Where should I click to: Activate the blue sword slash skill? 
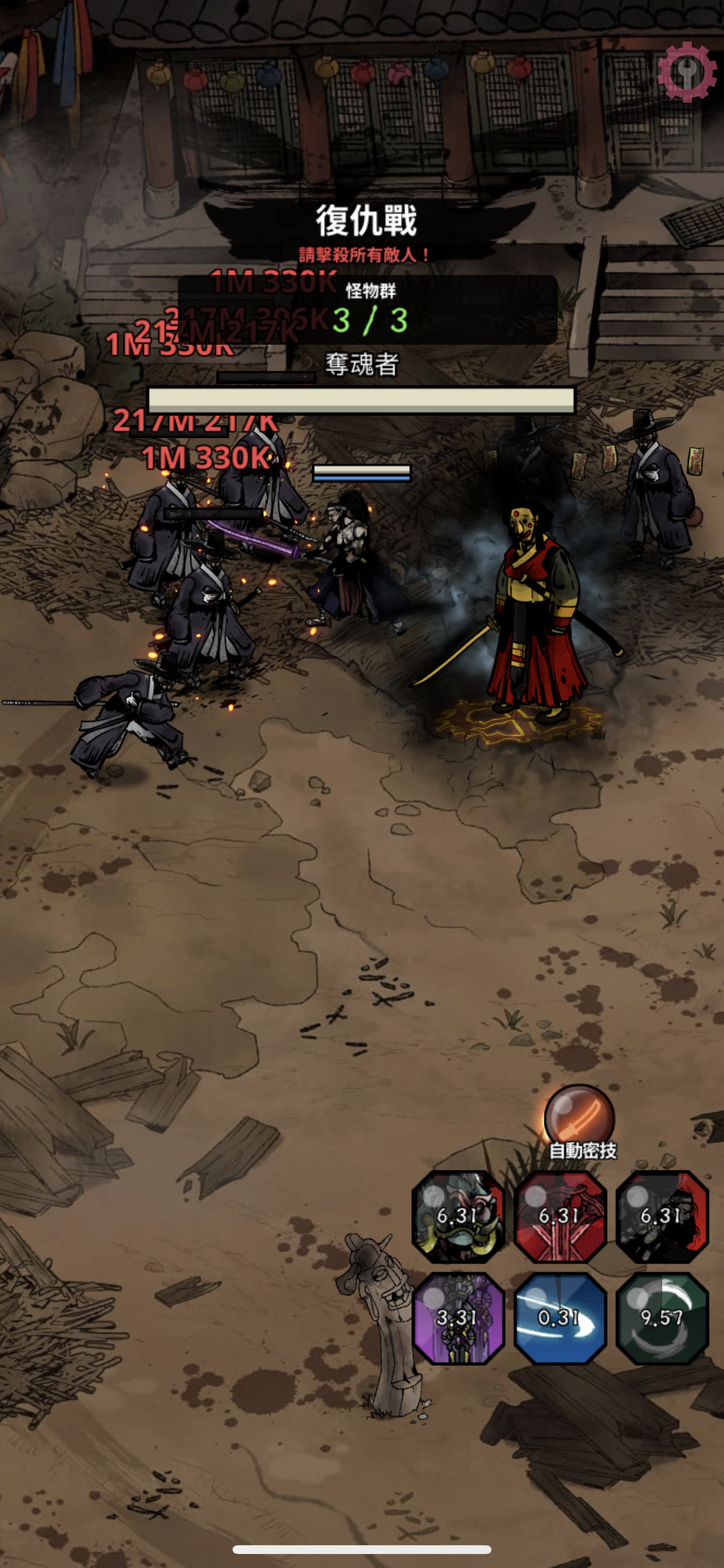[x=560, y=1318]
